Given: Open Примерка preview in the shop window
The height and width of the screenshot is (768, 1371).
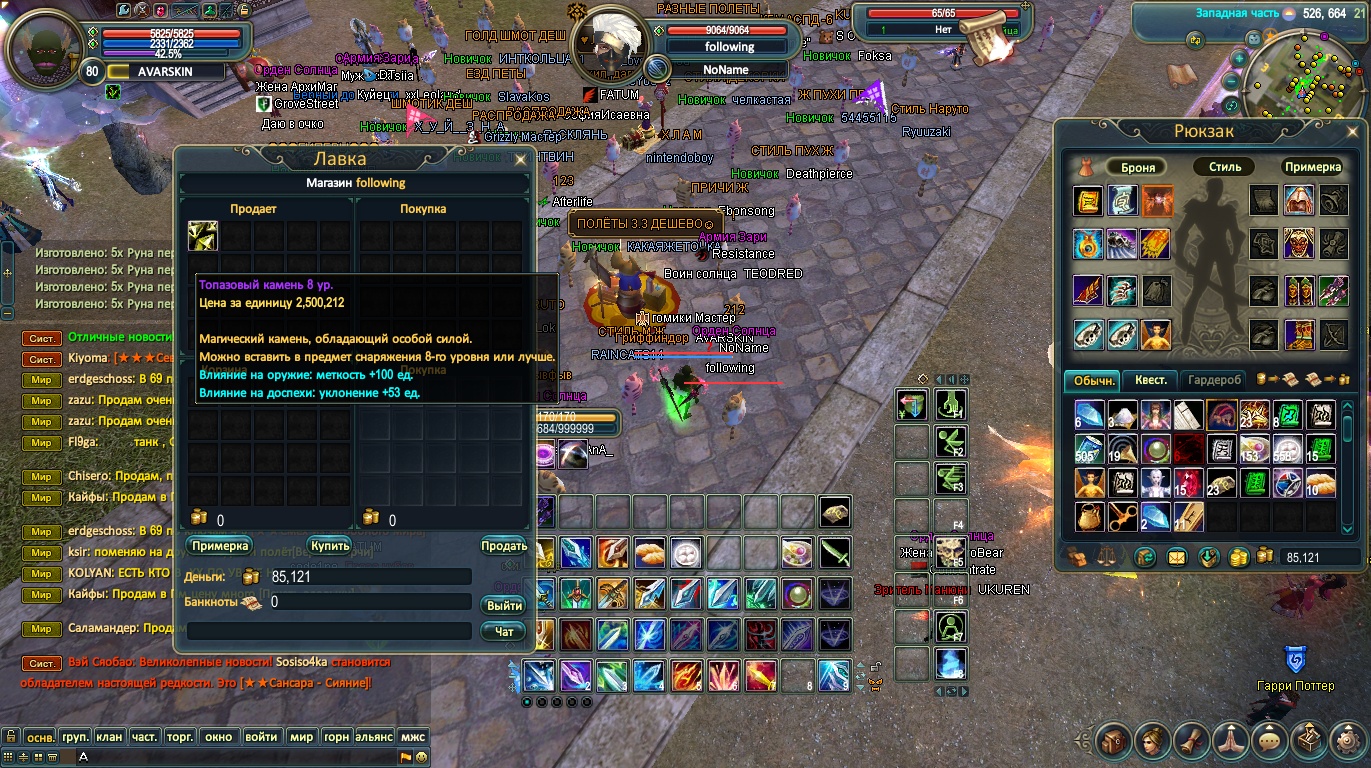Looking at the screenshot, I should [x=219, y=546].
